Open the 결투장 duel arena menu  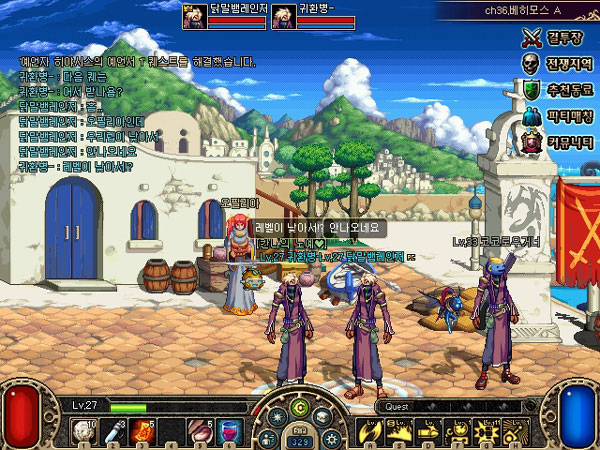click(556, 39)
